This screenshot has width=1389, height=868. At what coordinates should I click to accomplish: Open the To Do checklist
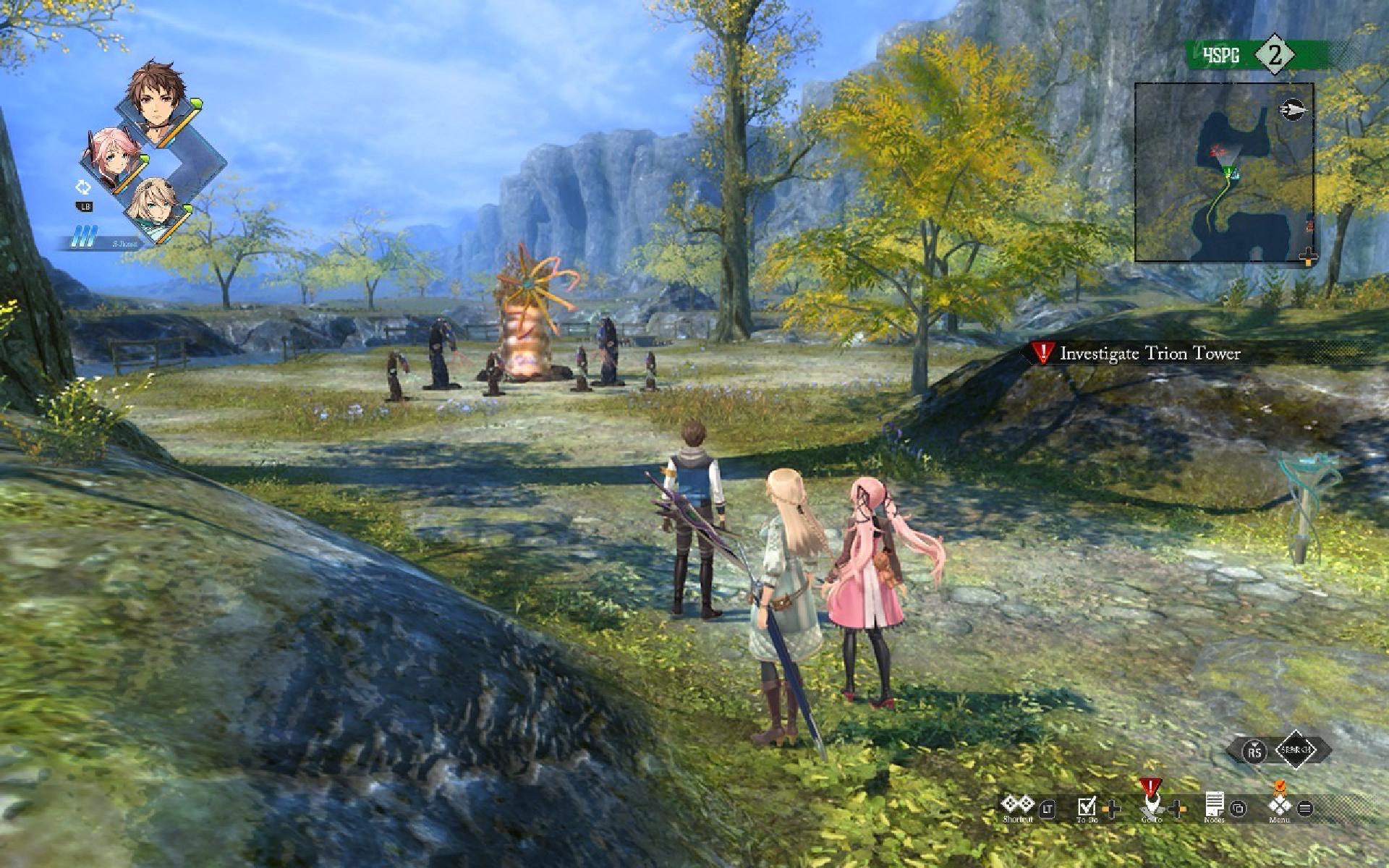coord(1087,807)
